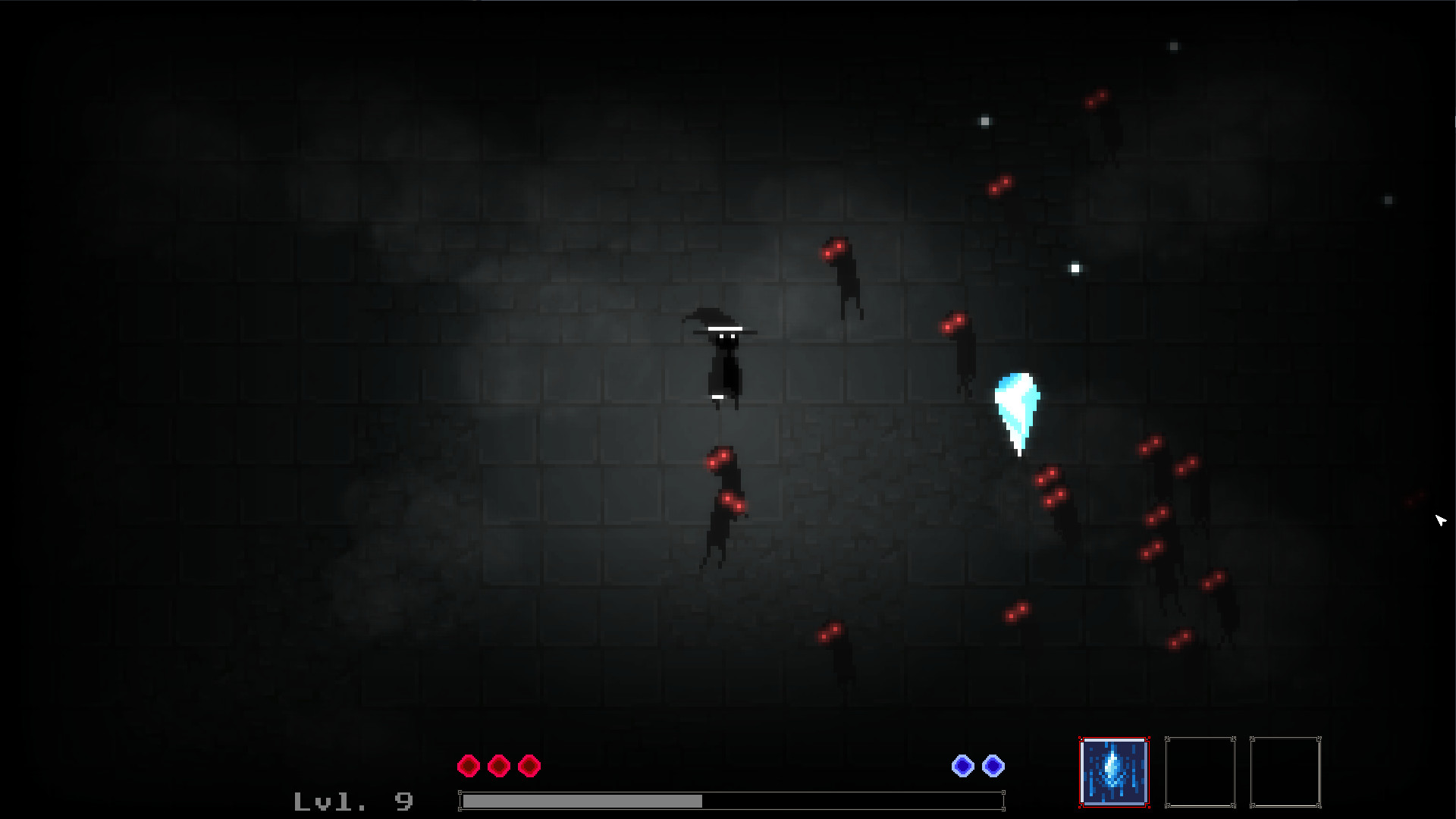Click the left blue mana gem

pyautogui.click(x=964, y=765)
